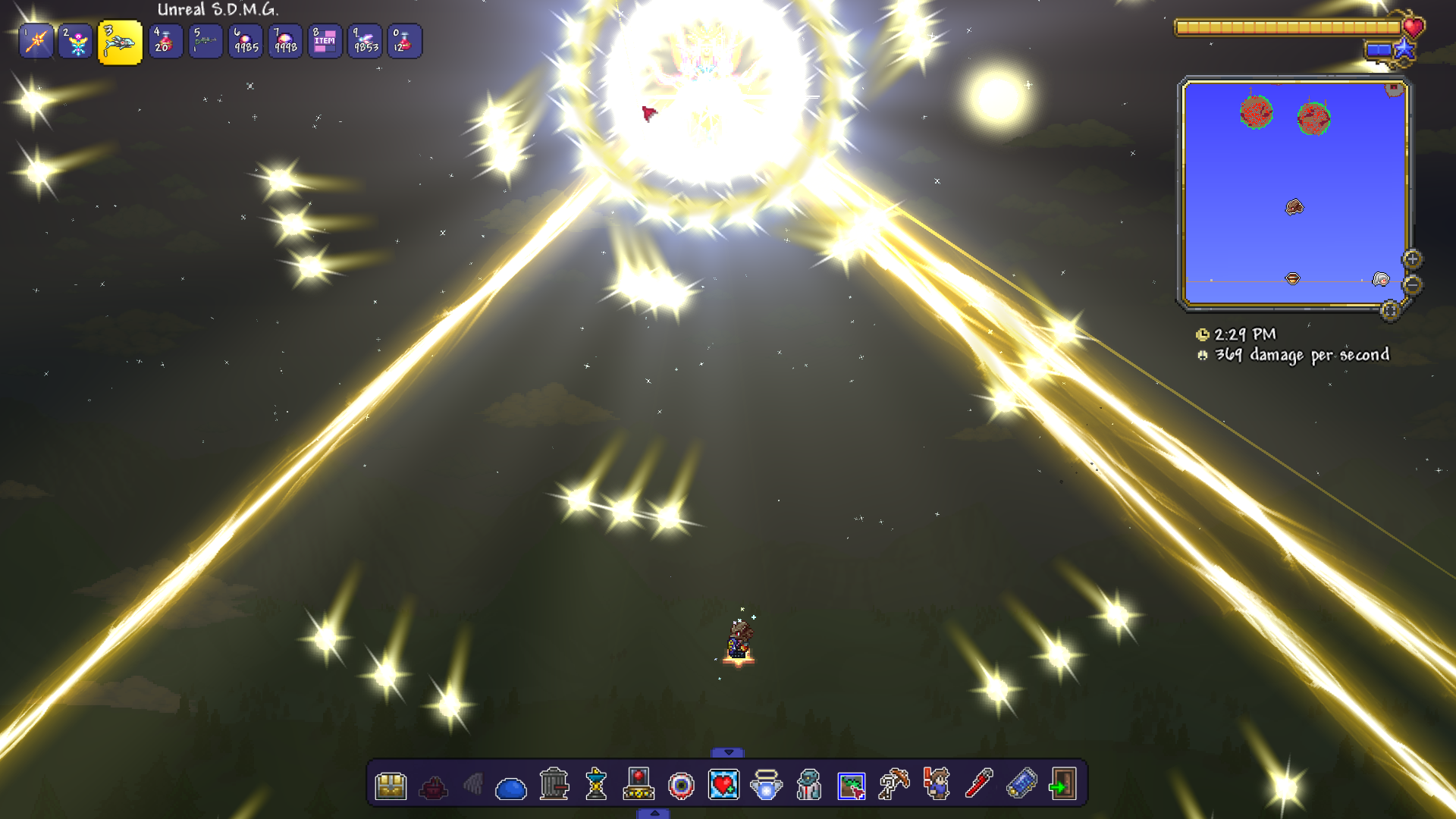The width and height of the screenshot is (1456, 819).
Task: Collapse the bottom bar with the down arrow tab
Action: (x=728, y=752)
